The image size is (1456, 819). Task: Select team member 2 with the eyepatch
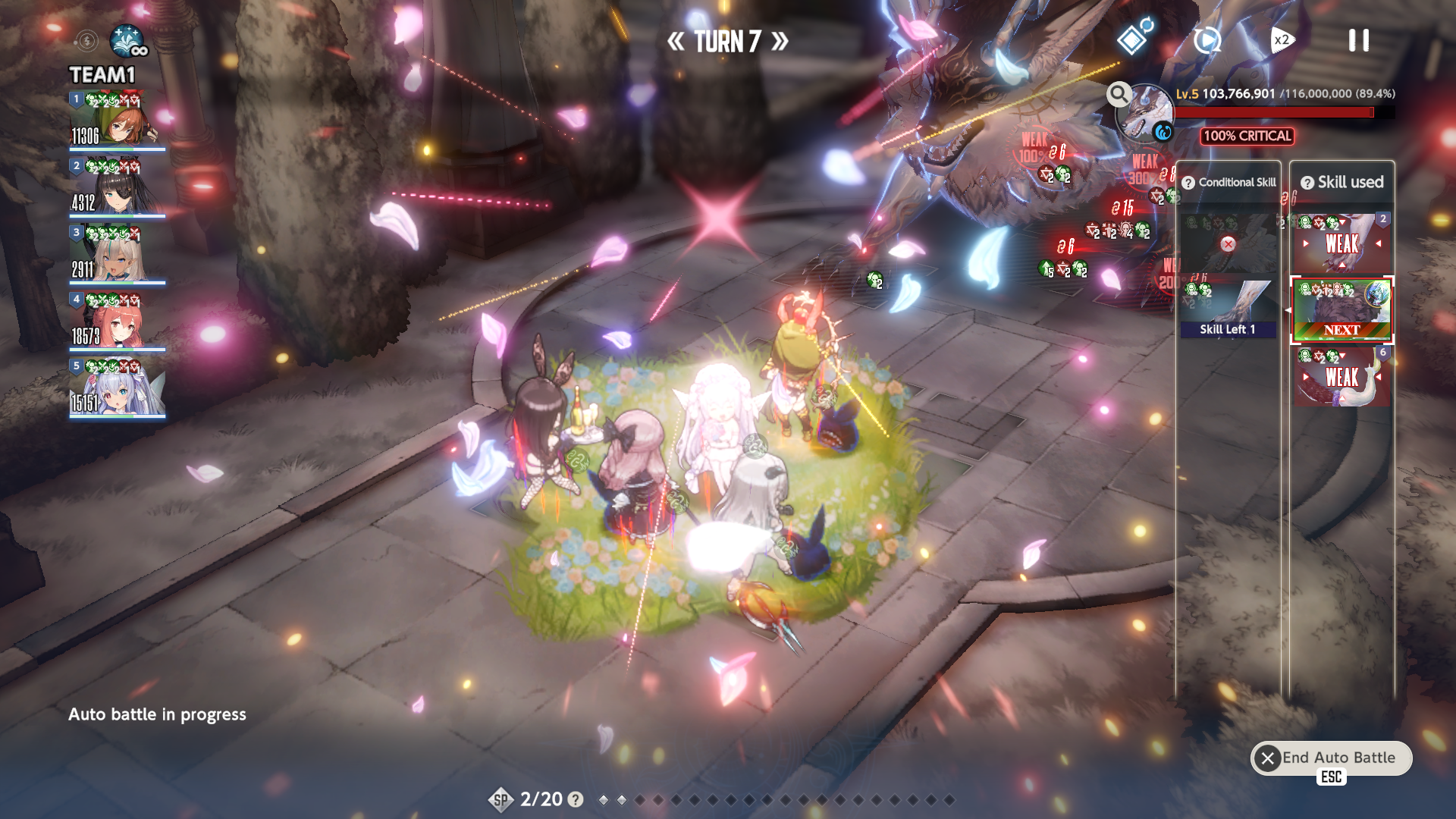(x=118, y=187)
